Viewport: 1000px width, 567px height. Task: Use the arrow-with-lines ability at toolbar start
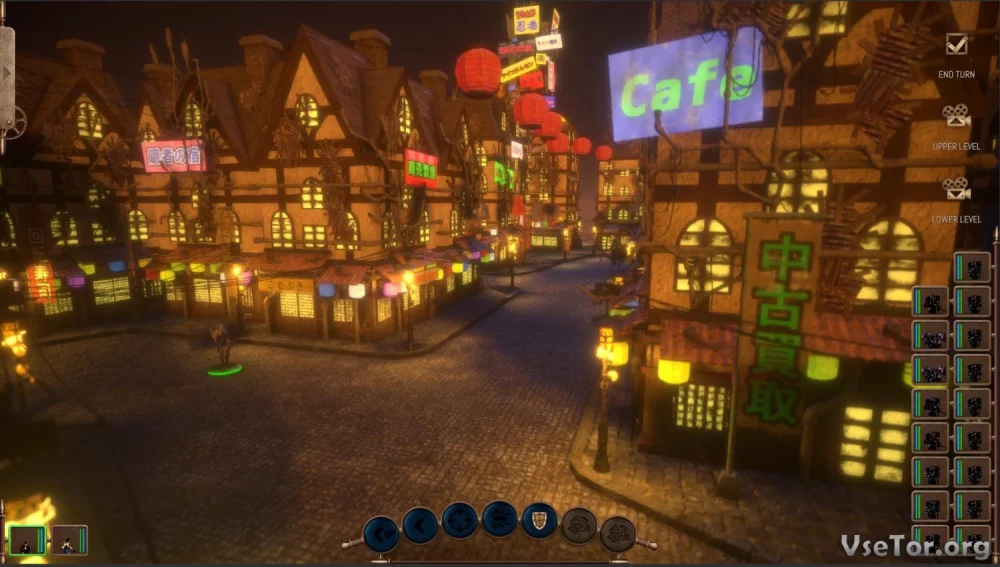[x=381, y=533]
